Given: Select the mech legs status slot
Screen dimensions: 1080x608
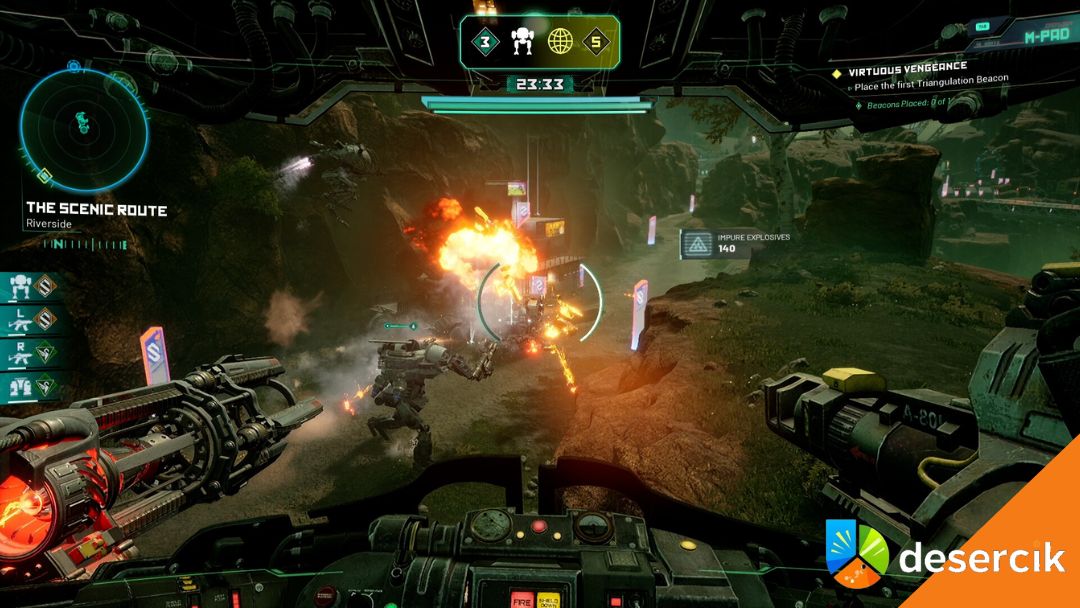Looking at the screenshot, I should click(32, 386).
